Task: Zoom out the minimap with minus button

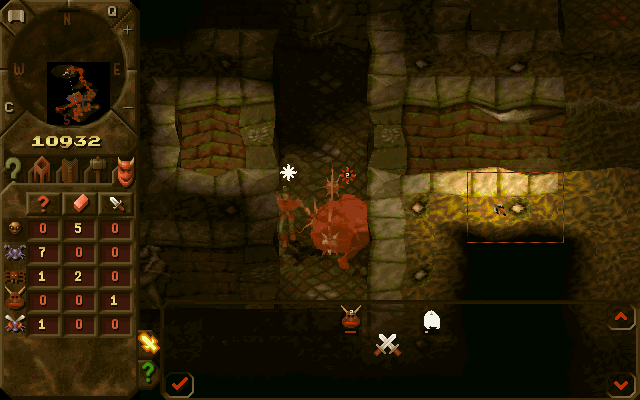Action: 128,107
